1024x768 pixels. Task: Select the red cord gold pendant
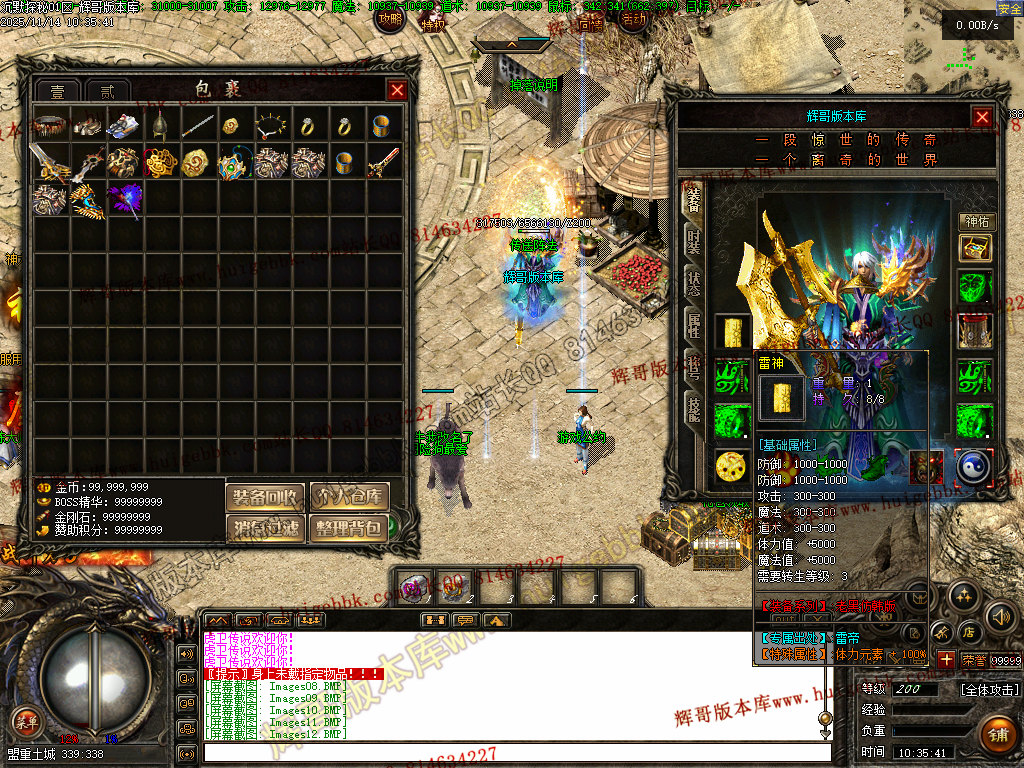pyautogui.click(x=160, y=162)
